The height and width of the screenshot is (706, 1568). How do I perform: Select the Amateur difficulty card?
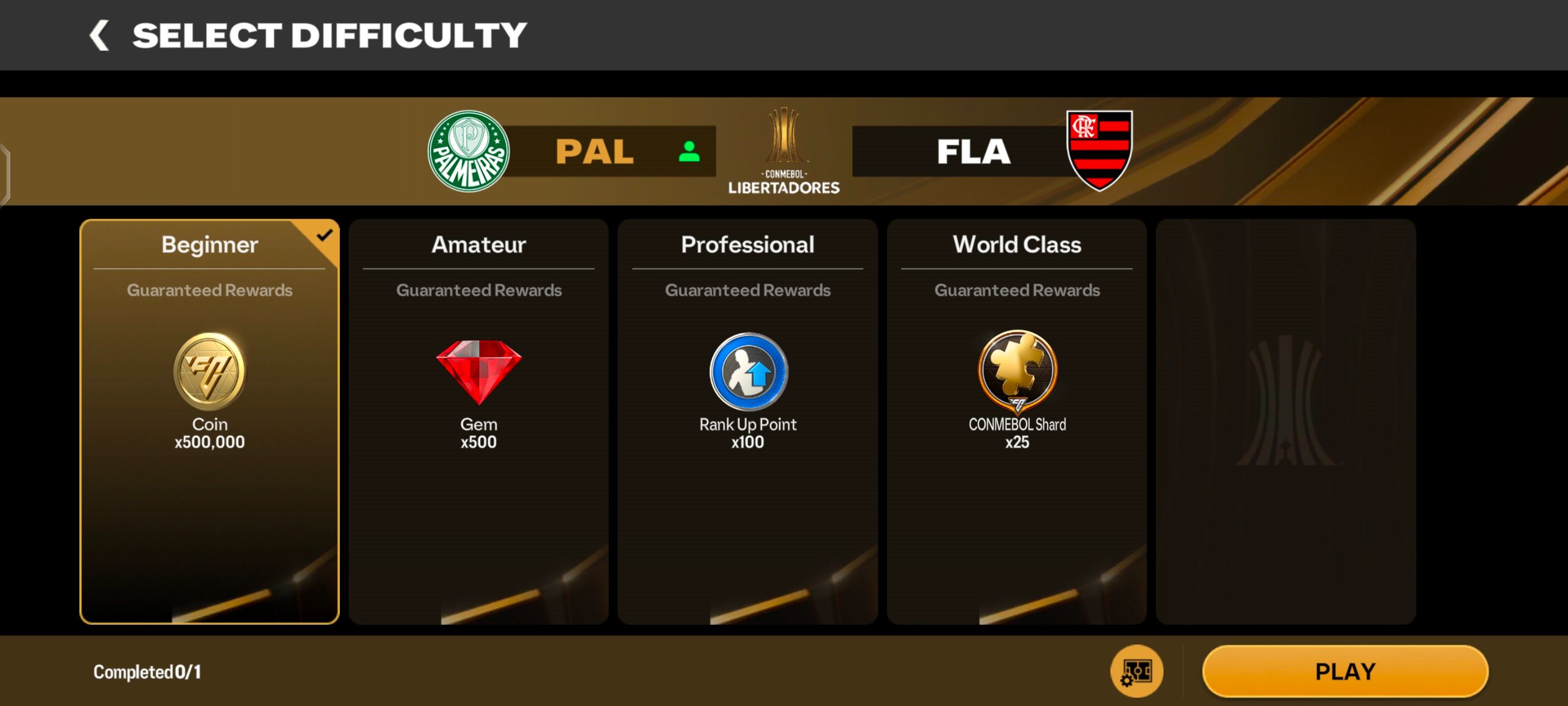[x=478, y=426]
